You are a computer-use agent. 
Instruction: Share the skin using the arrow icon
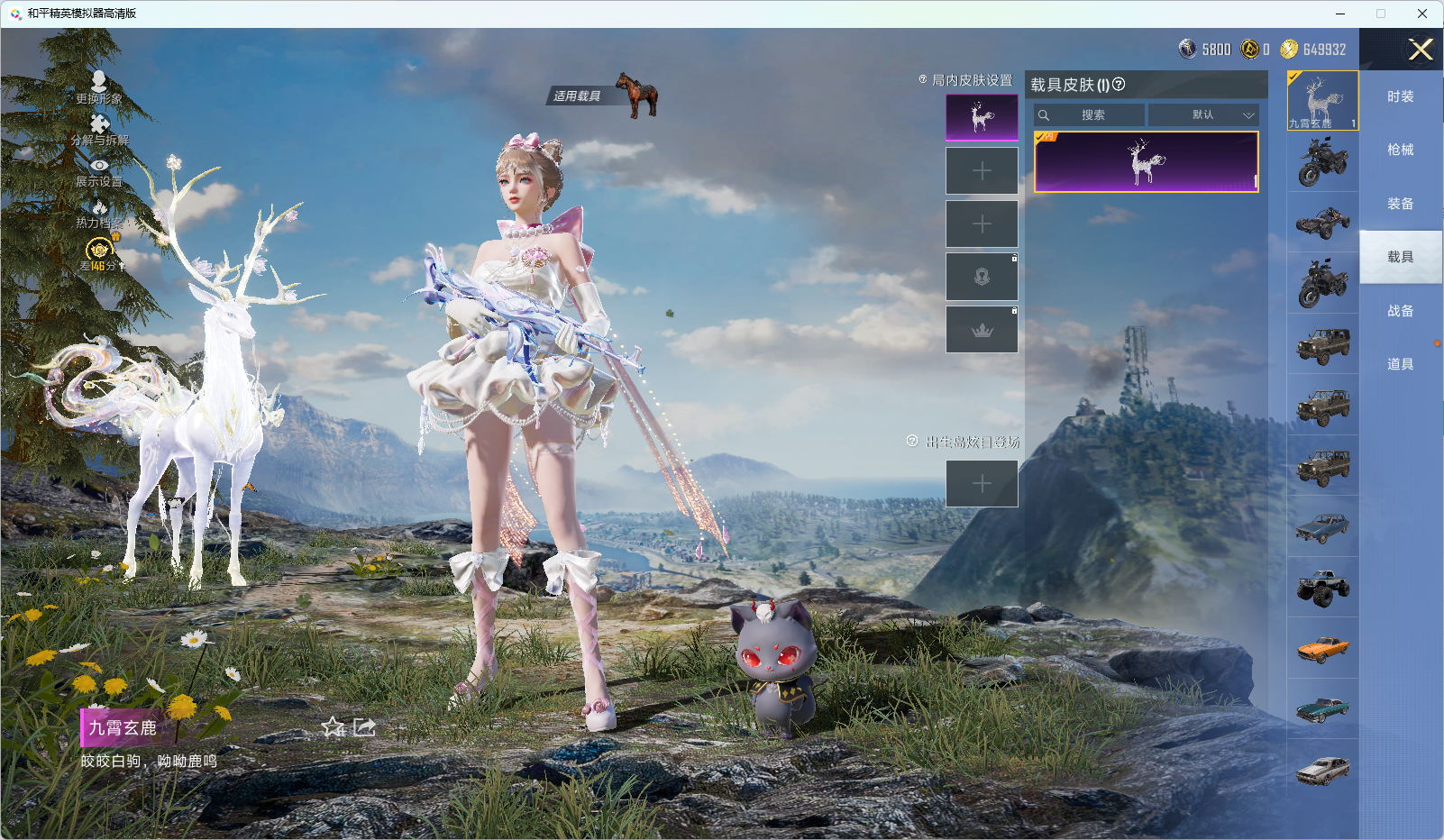pyautogui.click(x=364, y=727)
